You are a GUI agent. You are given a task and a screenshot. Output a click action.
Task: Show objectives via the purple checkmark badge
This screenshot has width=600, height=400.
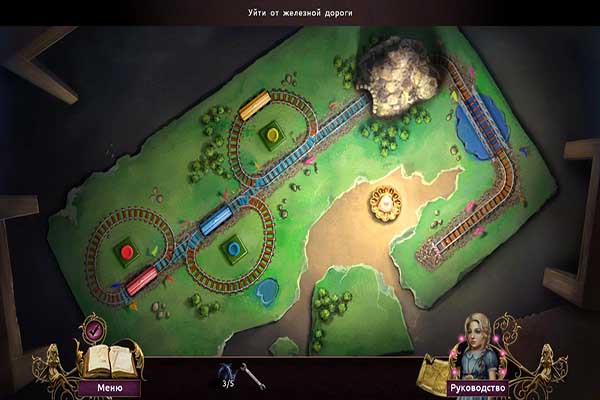[95, 328]
